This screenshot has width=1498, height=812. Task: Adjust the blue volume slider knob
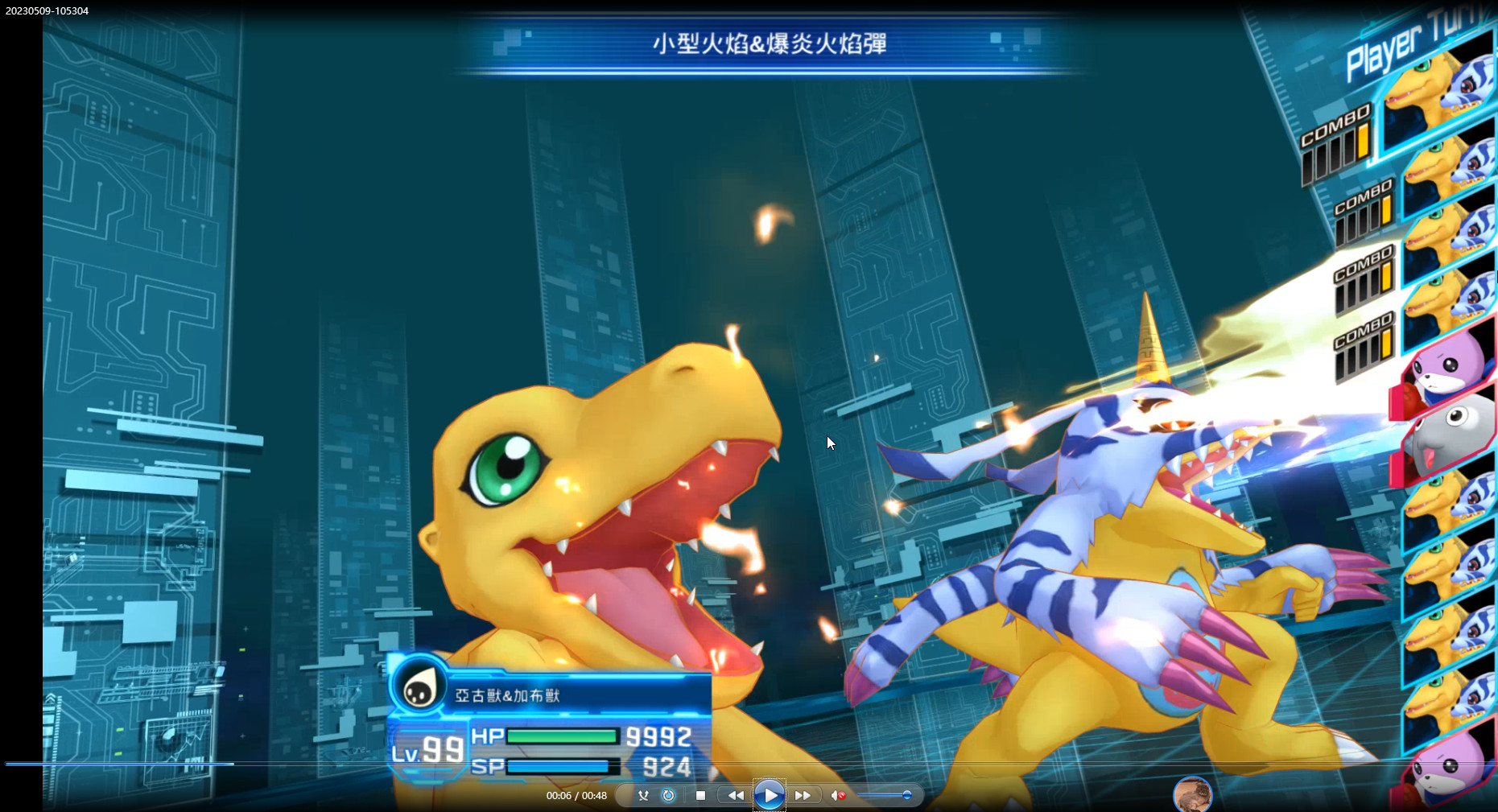[906, 795]
